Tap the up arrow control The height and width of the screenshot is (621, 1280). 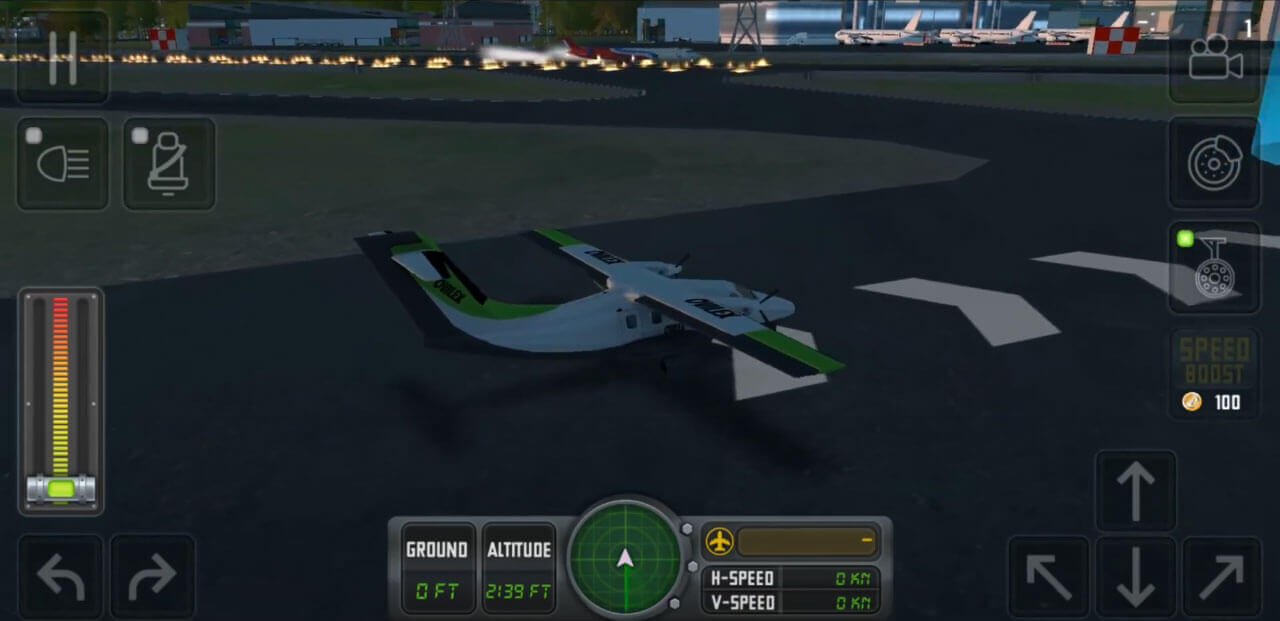tap(1135, 490)
